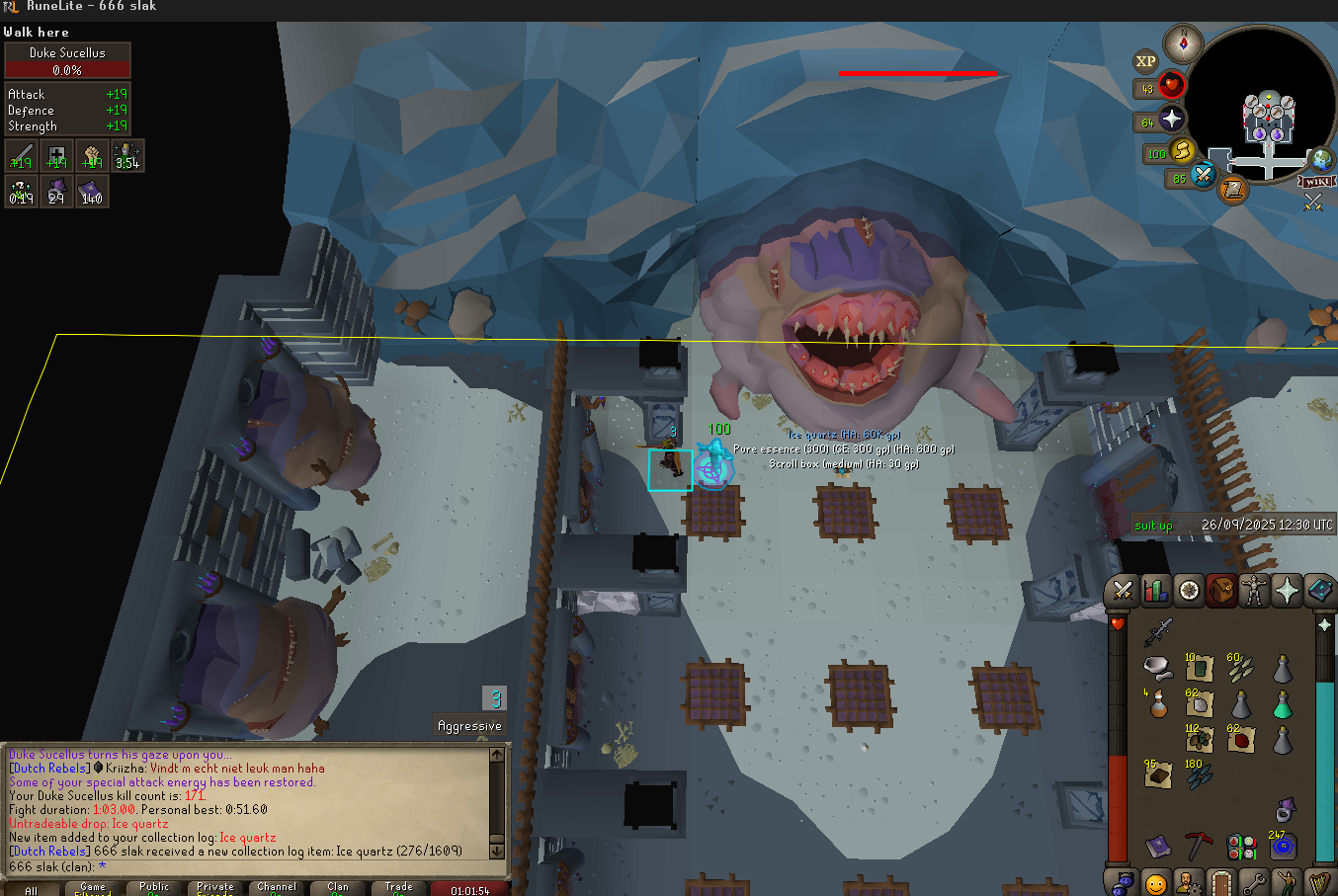Activate quick prayers orb
Image resolution: width=1338 pixels, height=896 pixels.
(x=1171, y=120)
